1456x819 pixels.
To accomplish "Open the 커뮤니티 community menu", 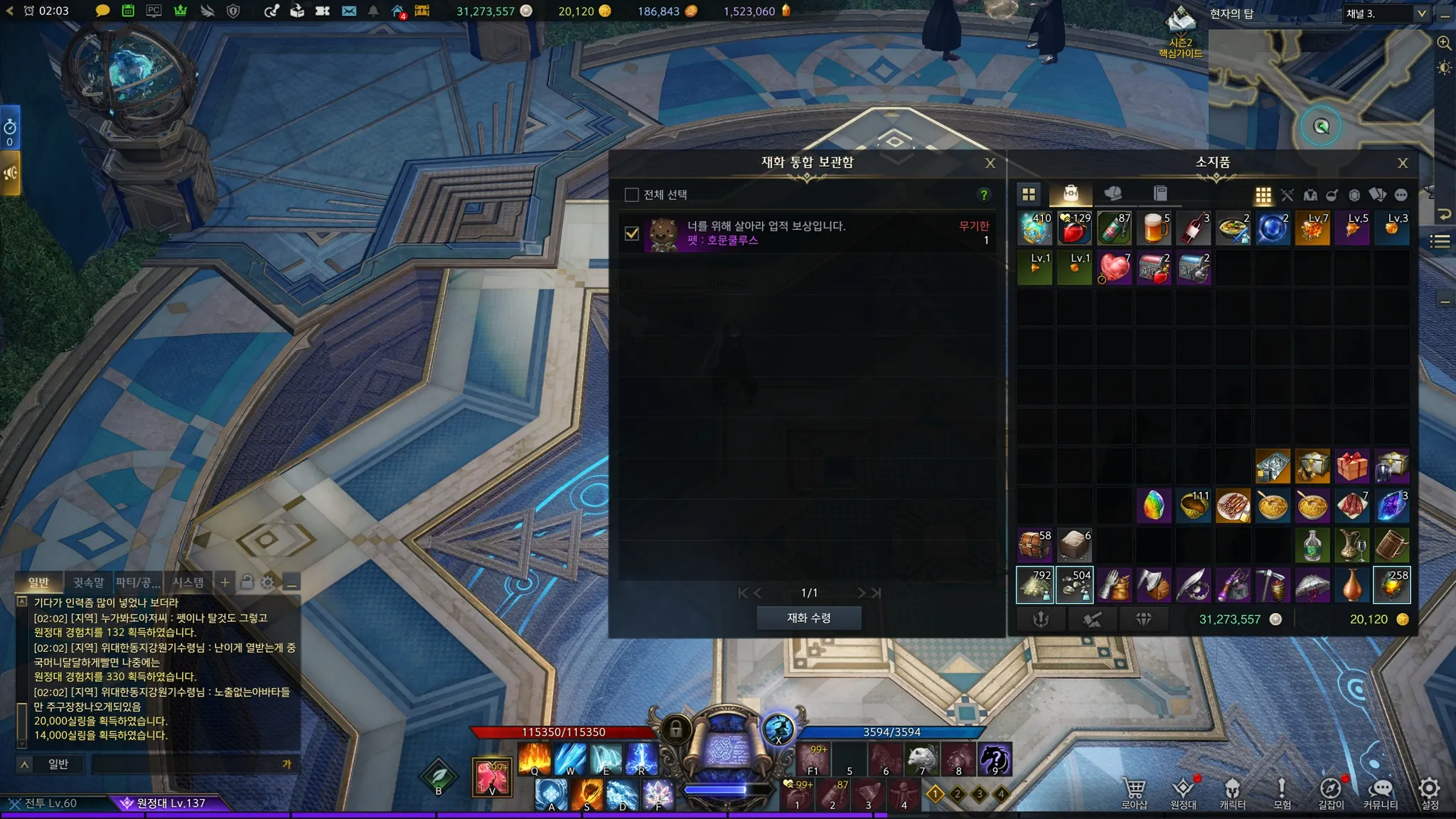I will (x=1380, y=793).
